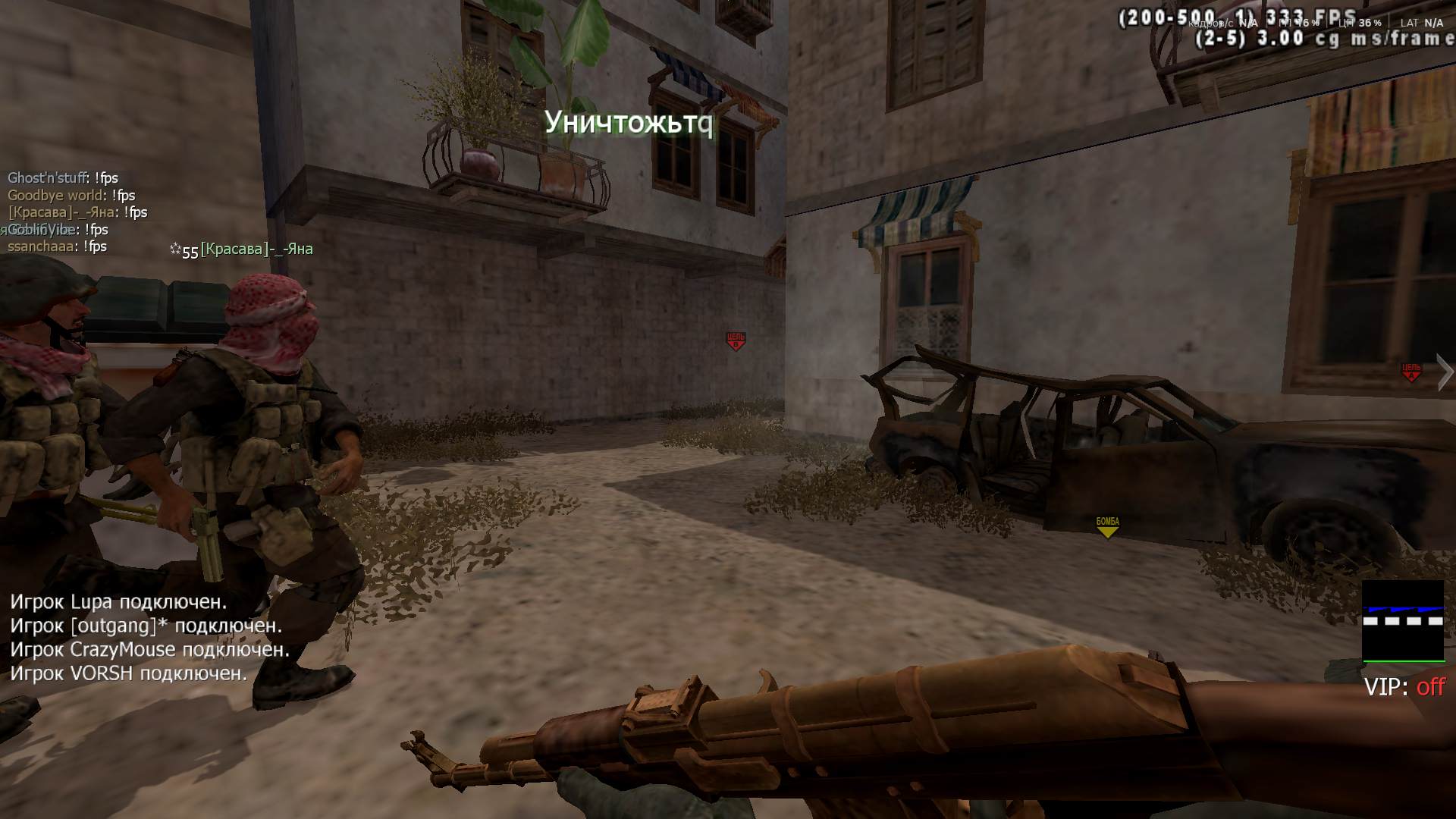Click the VORSH connected notification

128,673
